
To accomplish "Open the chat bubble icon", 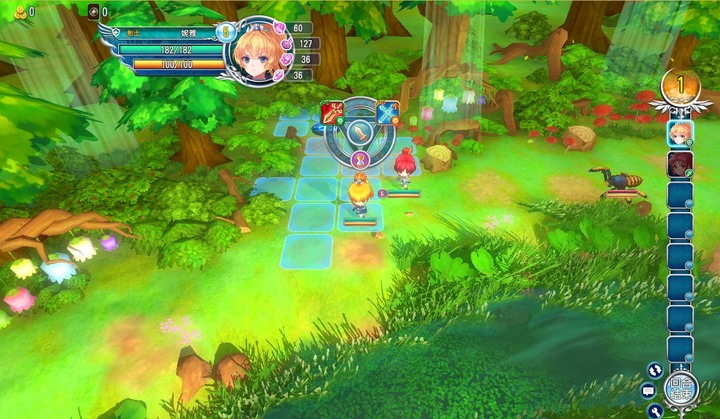I will (648, 390).
